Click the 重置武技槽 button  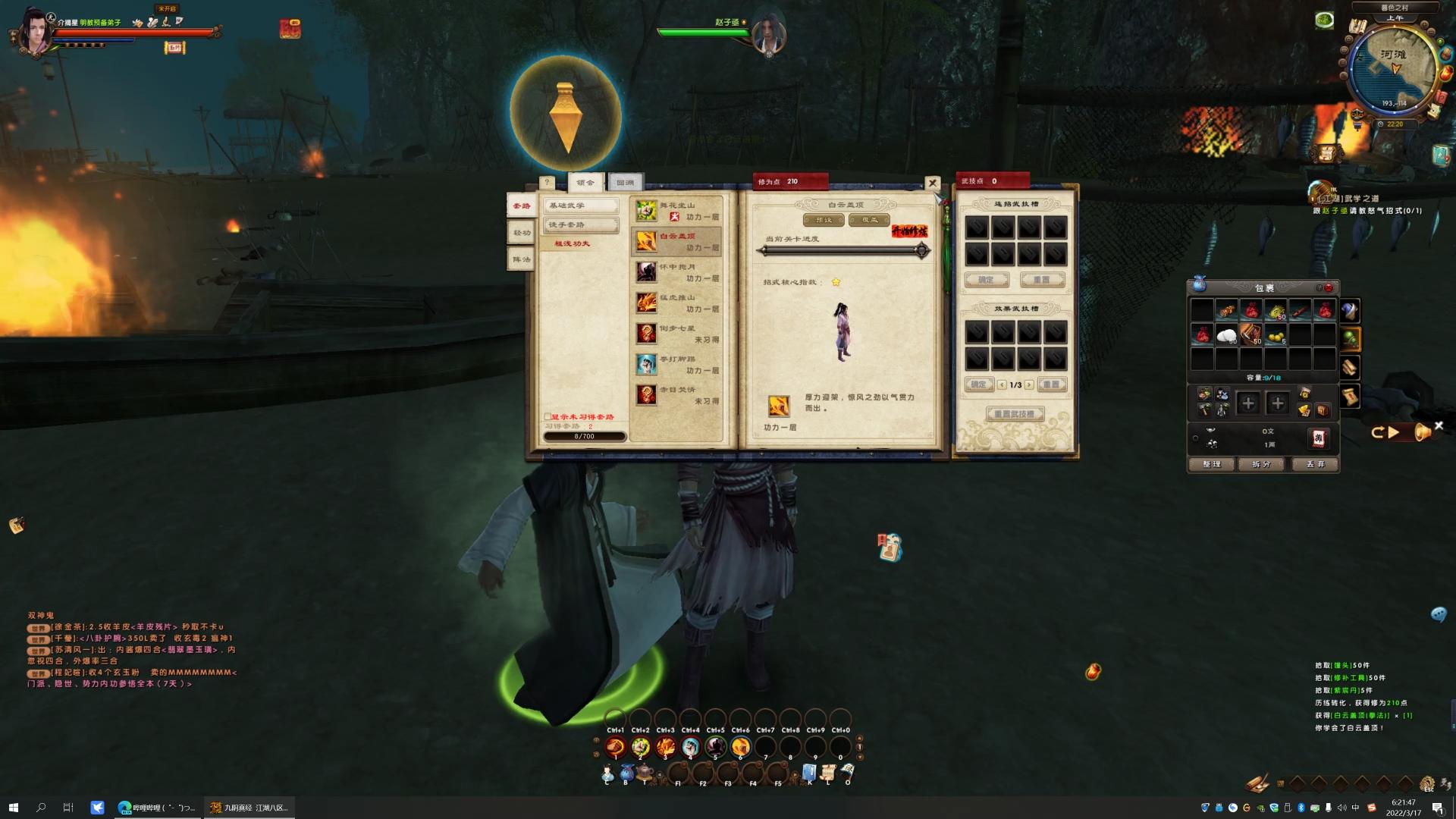(1015, 414)
